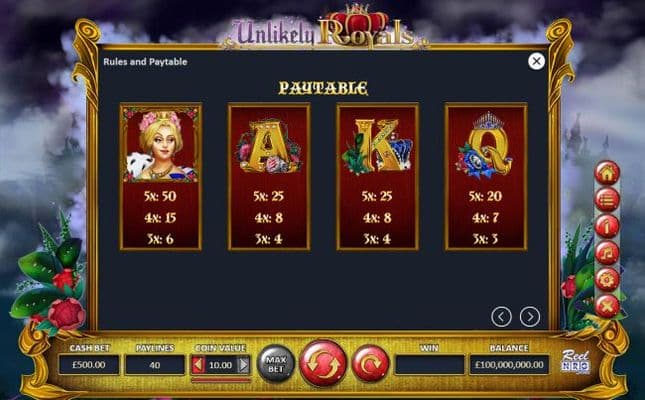Close the Rules and Paytable panel
The height and width of the screenshot is (400, 645).
(x=536, y=62)
